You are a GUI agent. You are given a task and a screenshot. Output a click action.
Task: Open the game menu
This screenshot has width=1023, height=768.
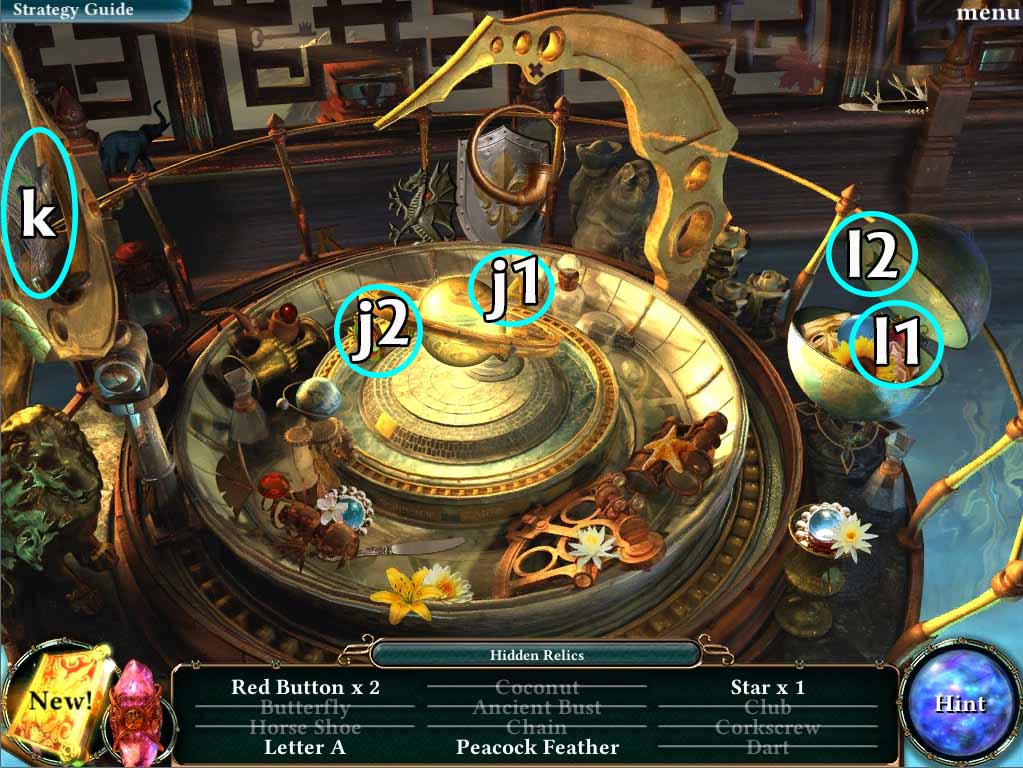987,12
